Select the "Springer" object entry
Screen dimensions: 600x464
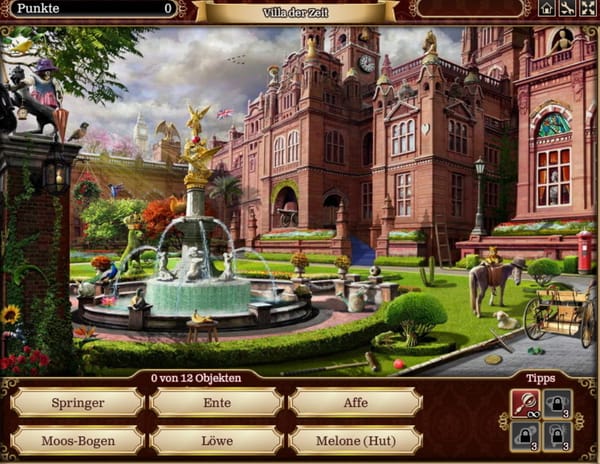tap(77, 402)
